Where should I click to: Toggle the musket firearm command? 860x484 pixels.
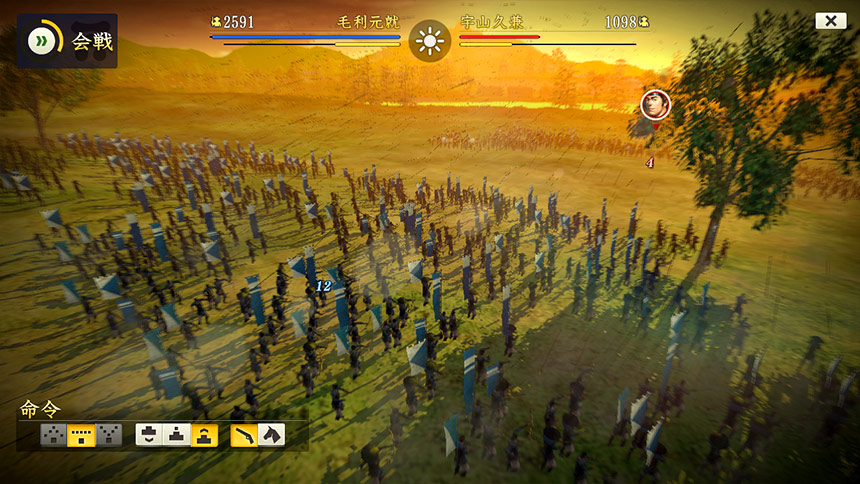coord(244,434)
